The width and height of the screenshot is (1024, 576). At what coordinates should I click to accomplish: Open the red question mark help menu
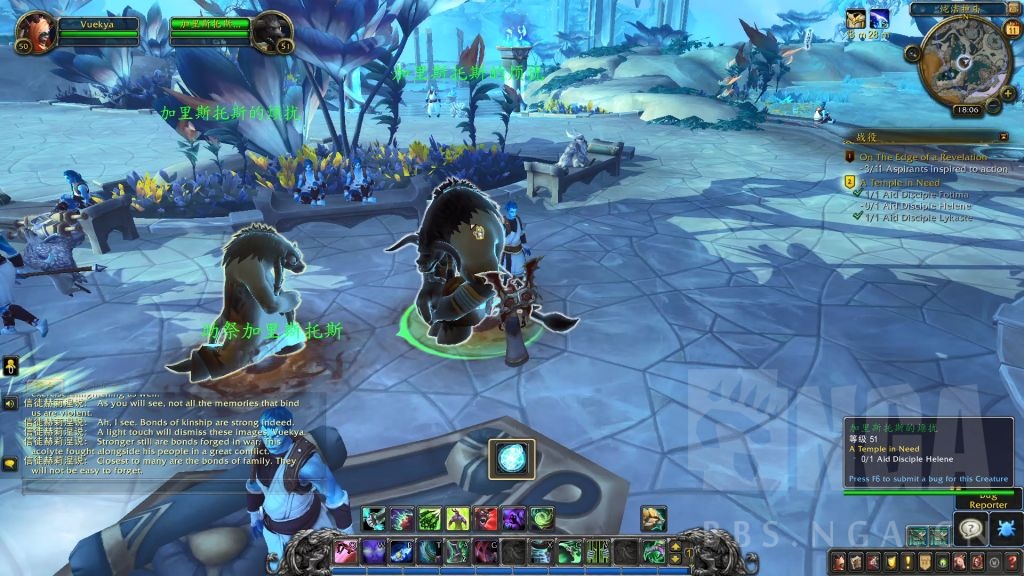pyautogui.click(x=1012, y=562)
